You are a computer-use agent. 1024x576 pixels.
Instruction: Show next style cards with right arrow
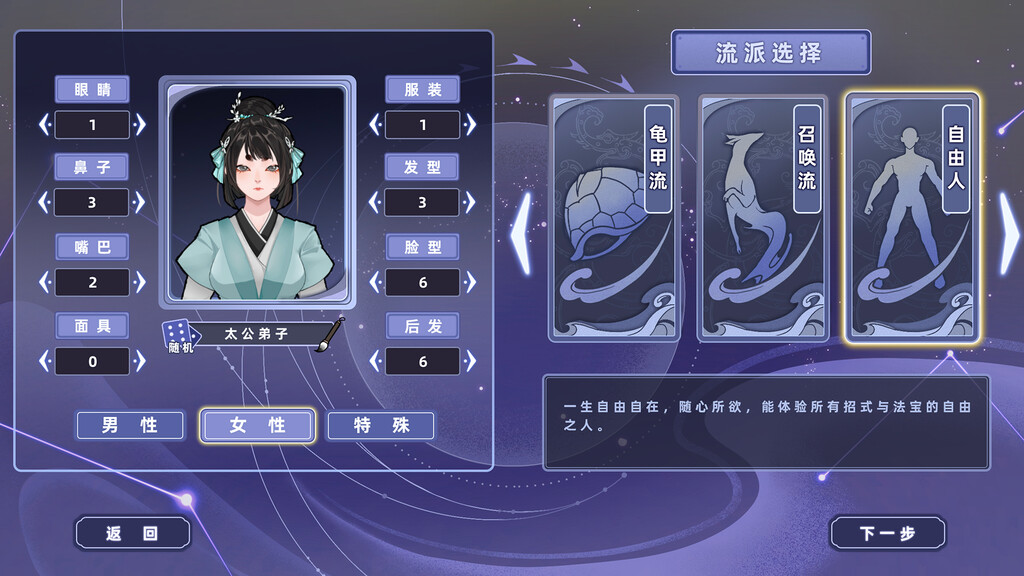point(1009,234)
